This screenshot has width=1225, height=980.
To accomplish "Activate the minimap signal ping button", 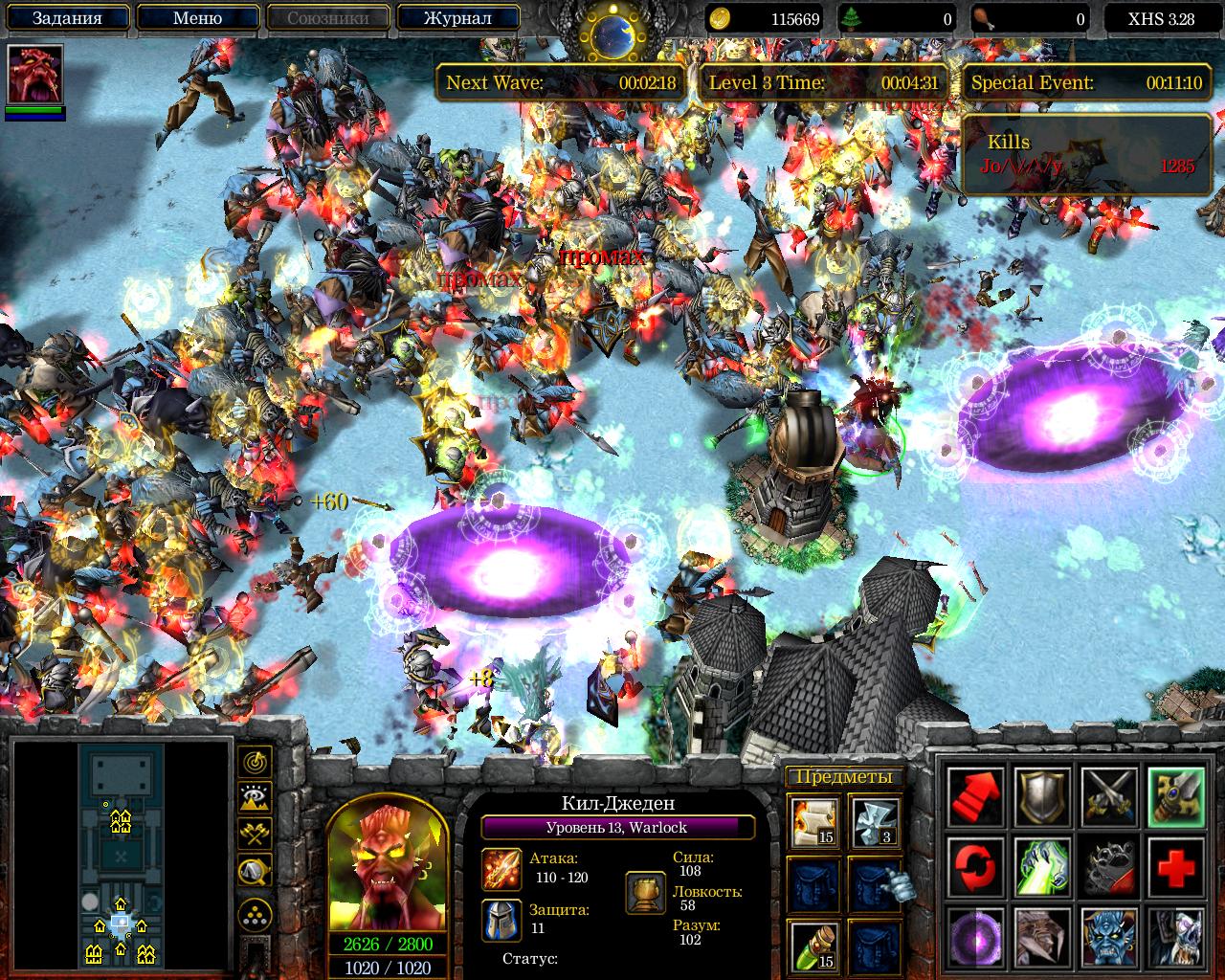I will tap(255, 762).
